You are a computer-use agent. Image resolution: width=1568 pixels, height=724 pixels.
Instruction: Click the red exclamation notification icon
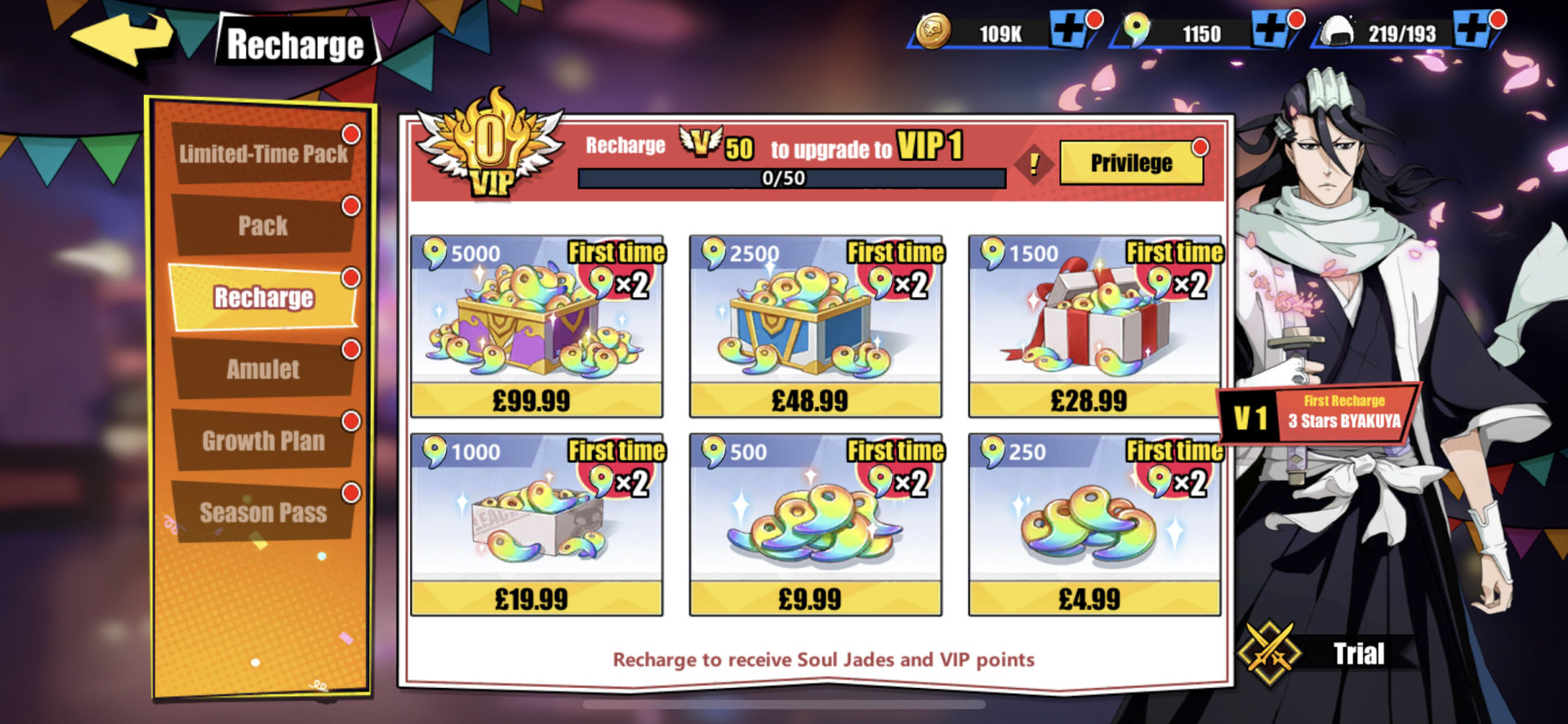click(1036, 166)
